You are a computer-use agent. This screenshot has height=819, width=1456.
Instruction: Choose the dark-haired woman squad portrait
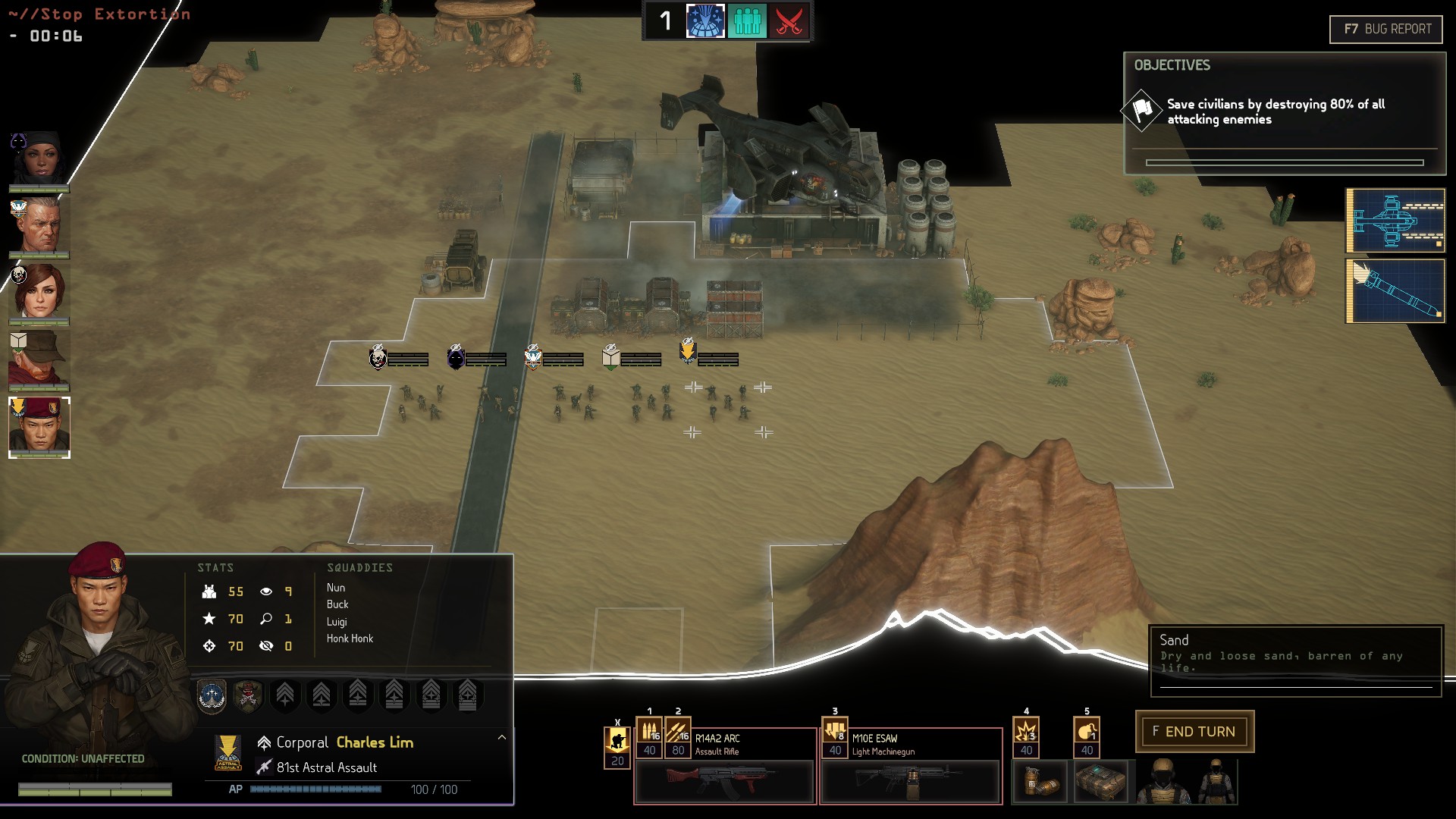coord(39,160)
